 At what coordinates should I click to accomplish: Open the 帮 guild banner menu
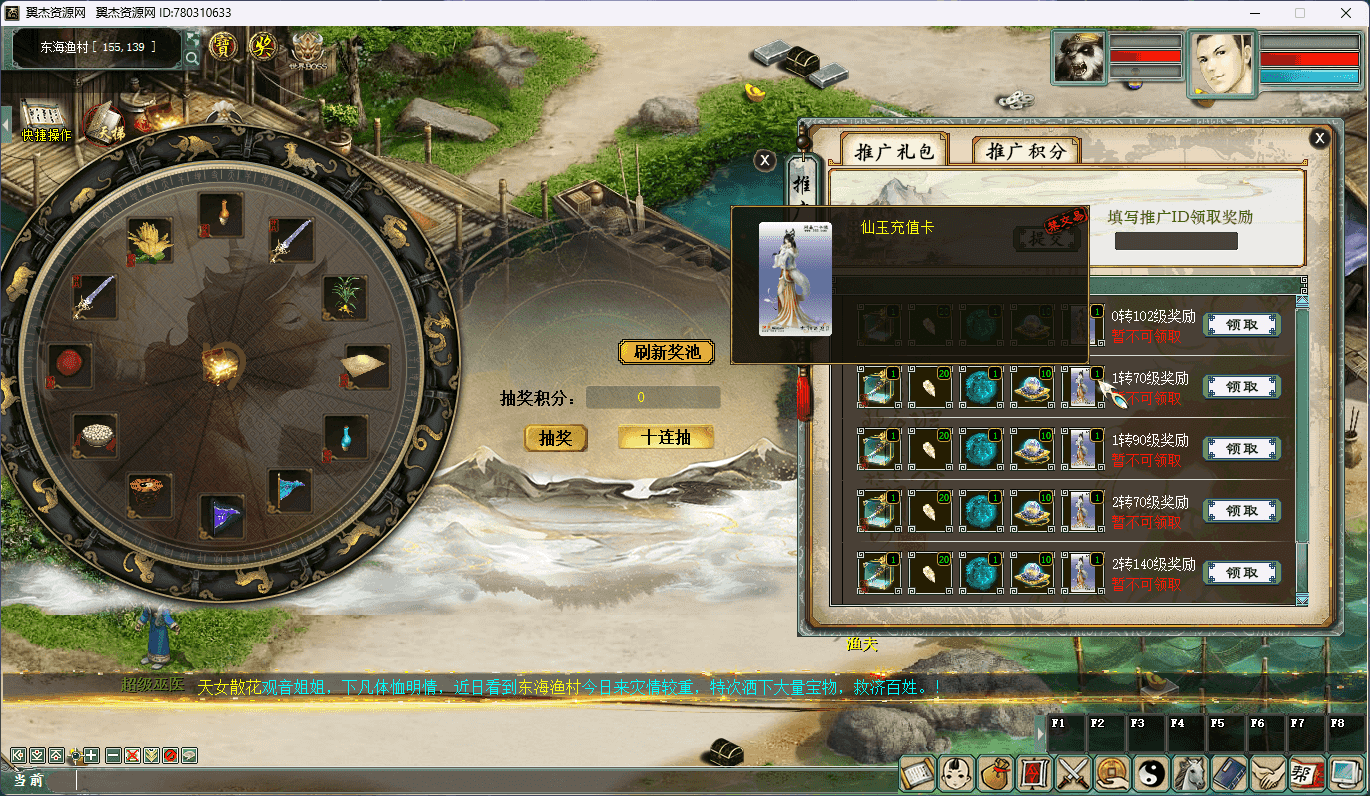pyautogui.click(x=1304, y=772)
